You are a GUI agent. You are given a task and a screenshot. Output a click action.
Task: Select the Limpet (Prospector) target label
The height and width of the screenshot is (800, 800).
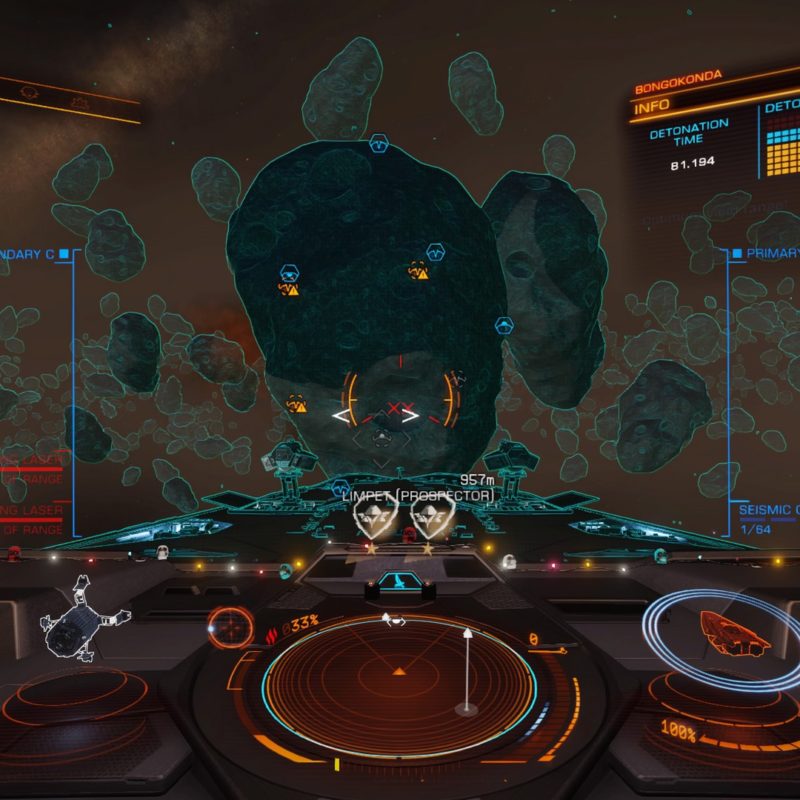pos(418,495)
